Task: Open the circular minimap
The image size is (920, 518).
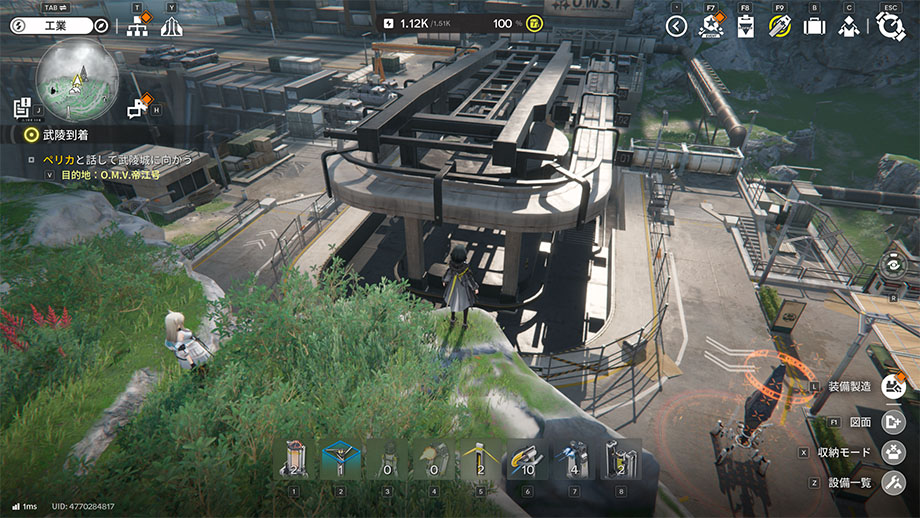Action: point(77,80)
